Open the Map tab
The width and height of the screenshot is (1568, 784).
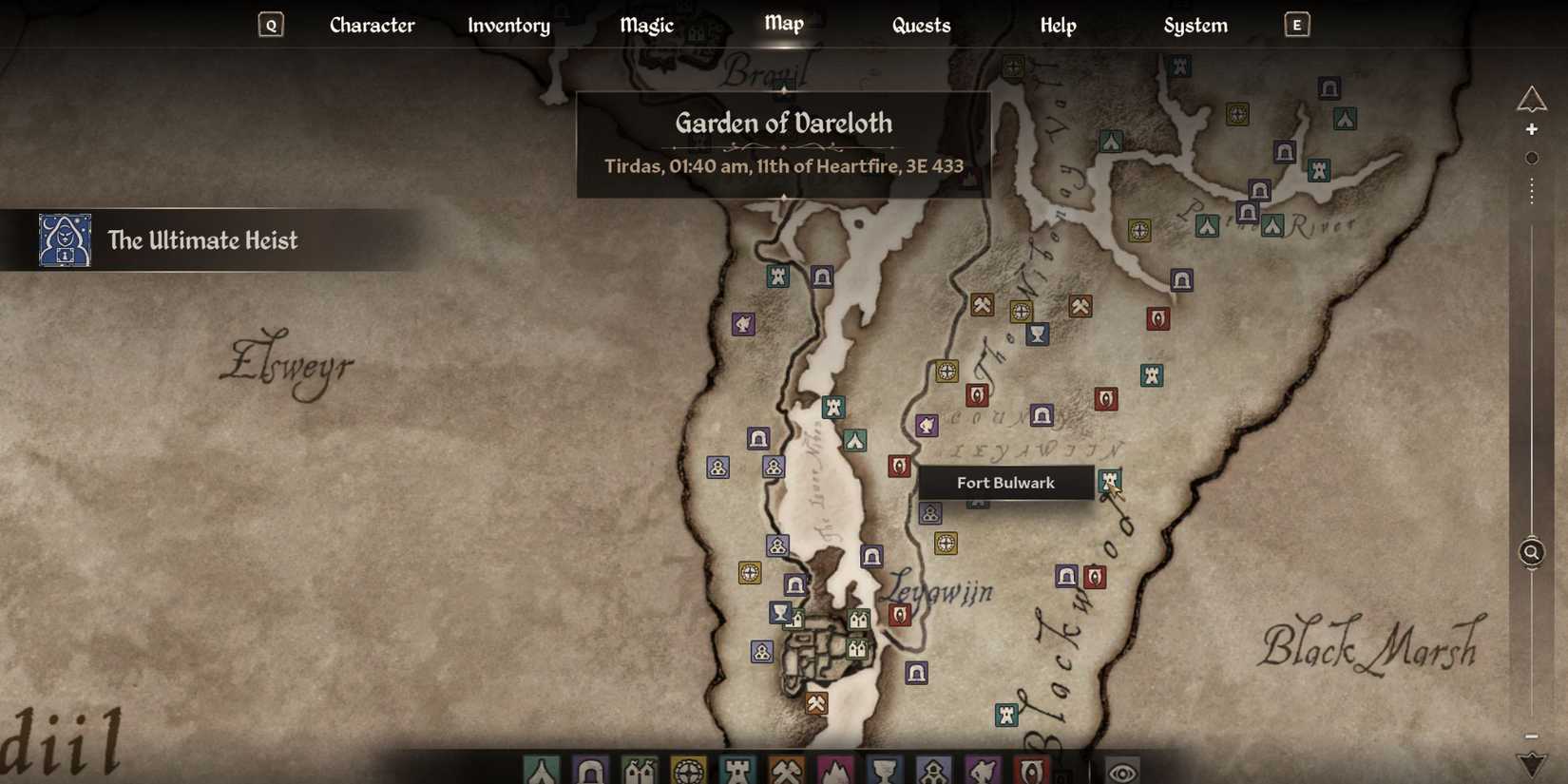point(782,25)
